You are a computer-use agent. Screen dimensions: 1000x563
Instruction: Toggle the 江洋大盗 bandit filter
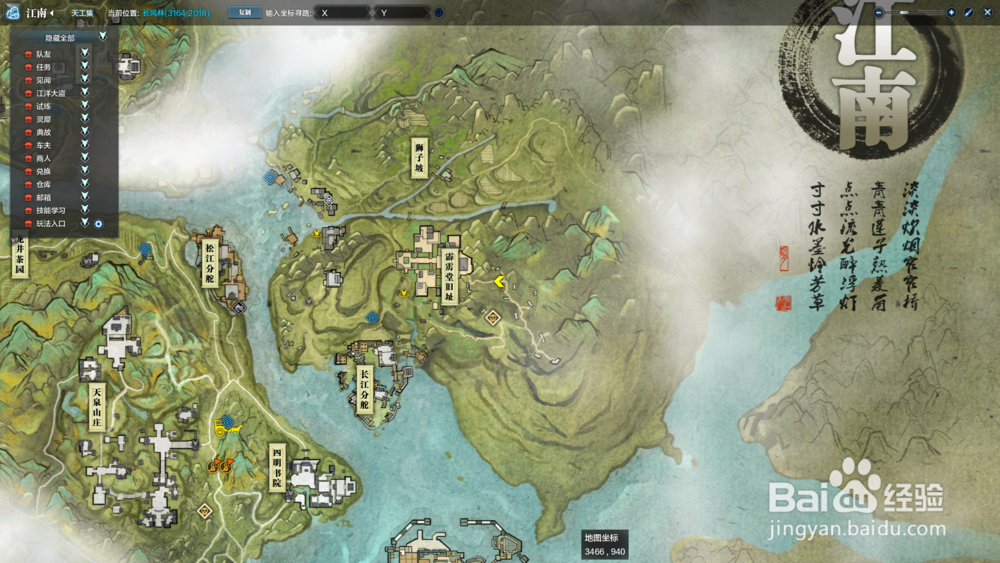pos(85,92)
